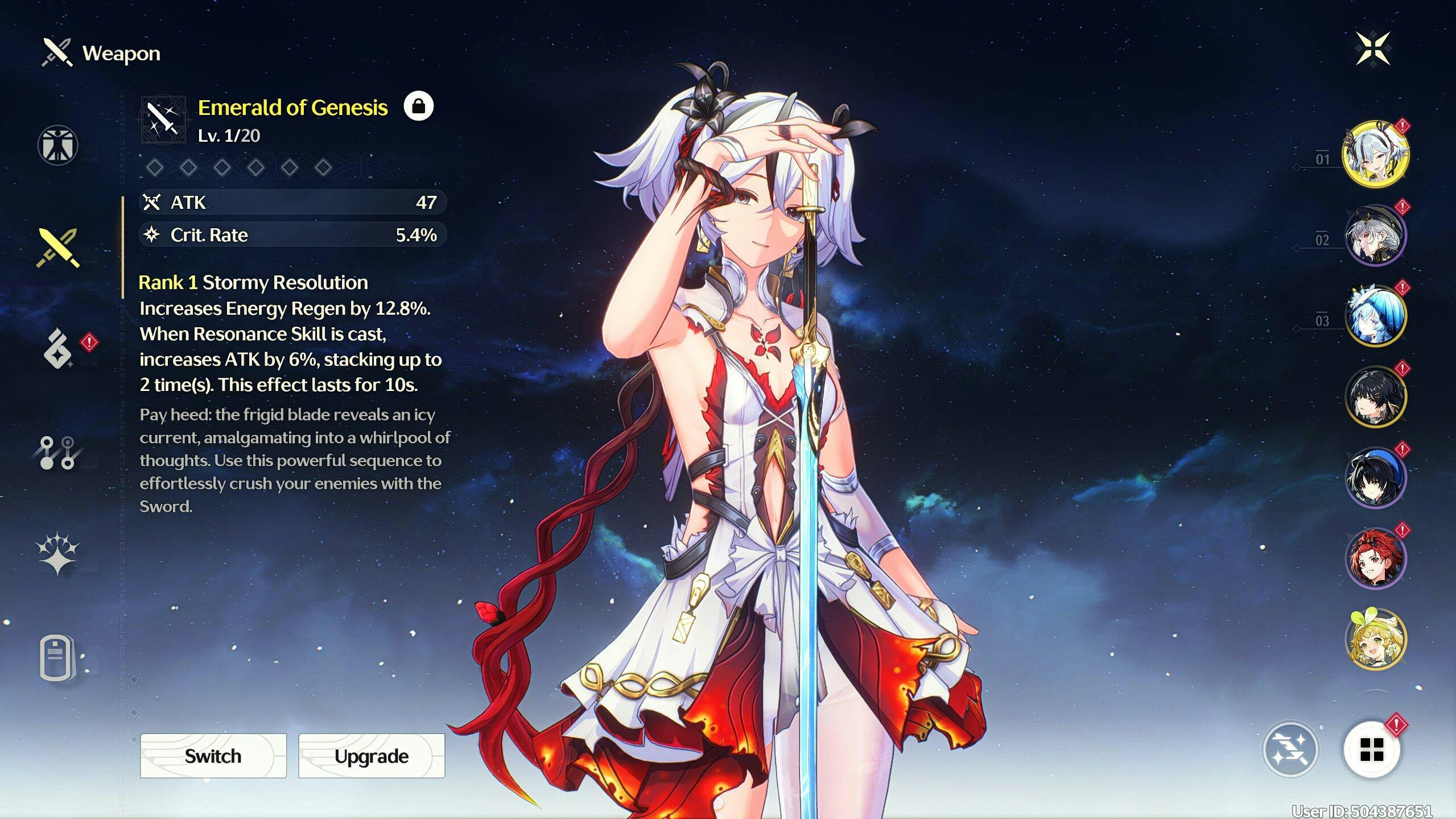Viewport: 1456px width, 819px height.
Task: Open the Echoes tab with red alert
Action: click(59, 349)
